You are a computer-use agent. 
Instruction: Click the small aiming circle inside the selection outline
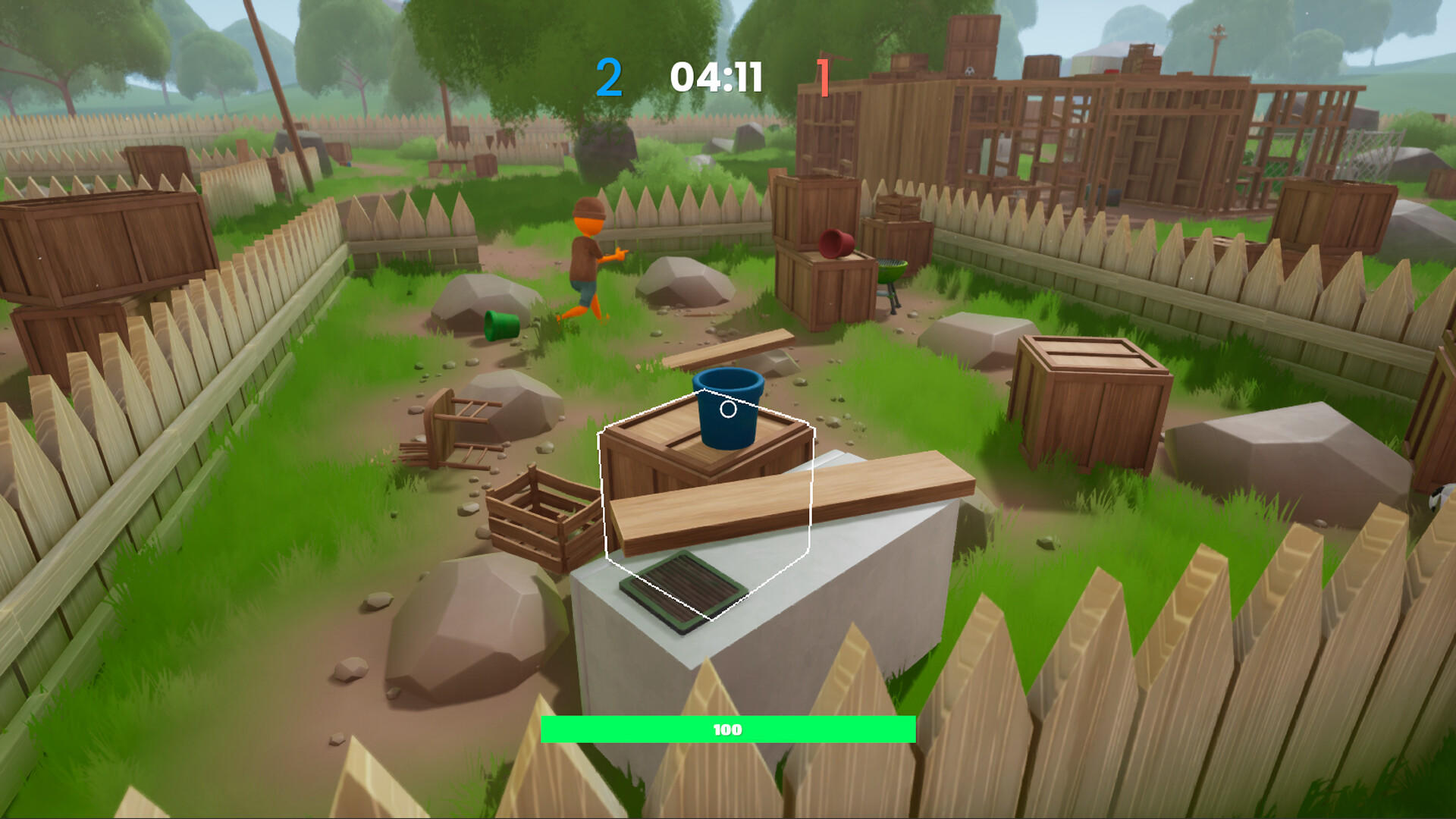(x=728, y=409)
